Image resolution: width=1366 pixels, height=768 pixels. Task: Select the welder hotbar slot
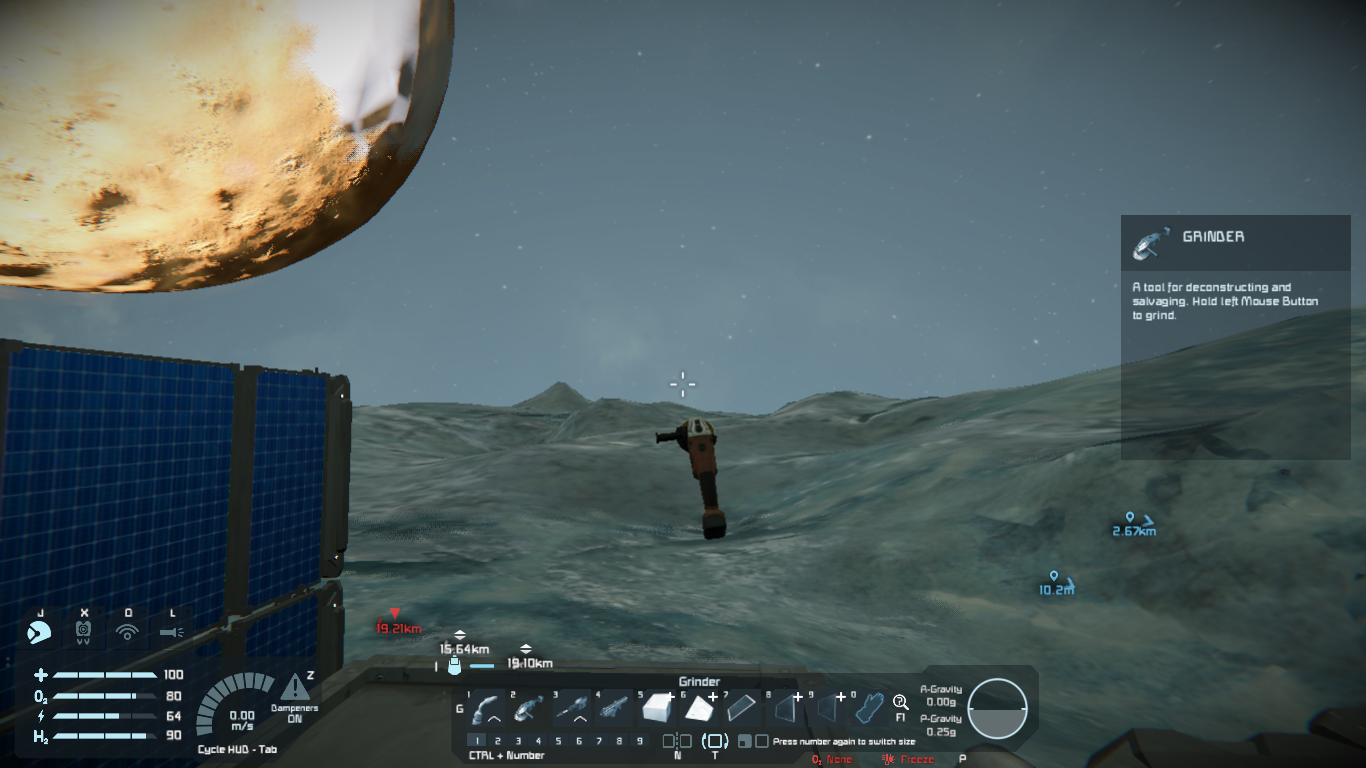(x=487, y=709)
